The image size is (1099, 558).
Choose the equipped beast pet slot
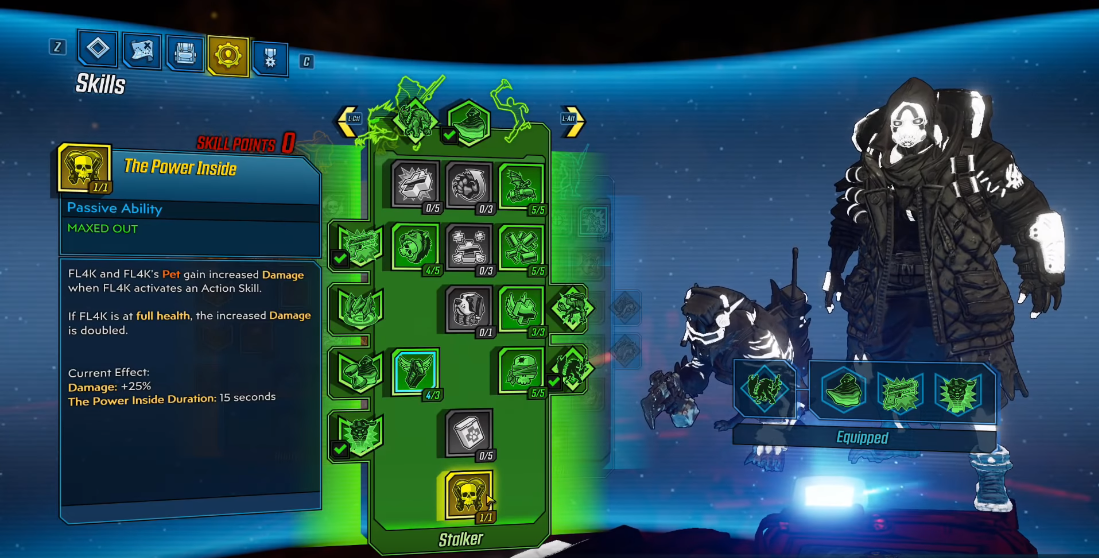tap(766, 389)
